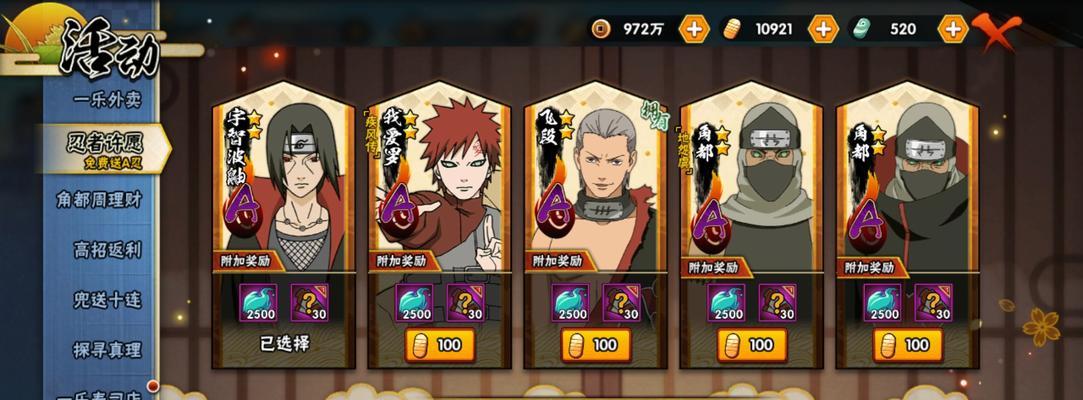Click the 100 gold button under Hidan
This screenshot has width=1083, height=400.
click(596, 345)
